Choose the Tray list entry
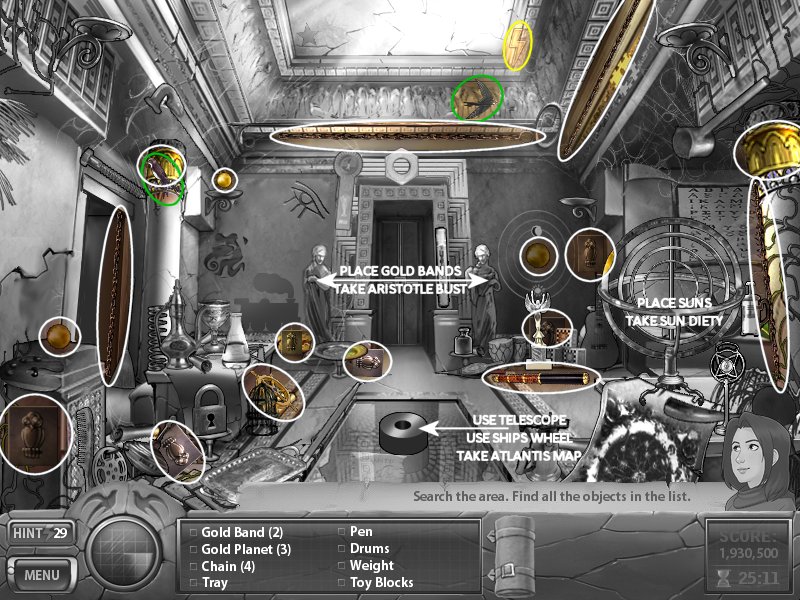800x600 pixels. (215, 582)
